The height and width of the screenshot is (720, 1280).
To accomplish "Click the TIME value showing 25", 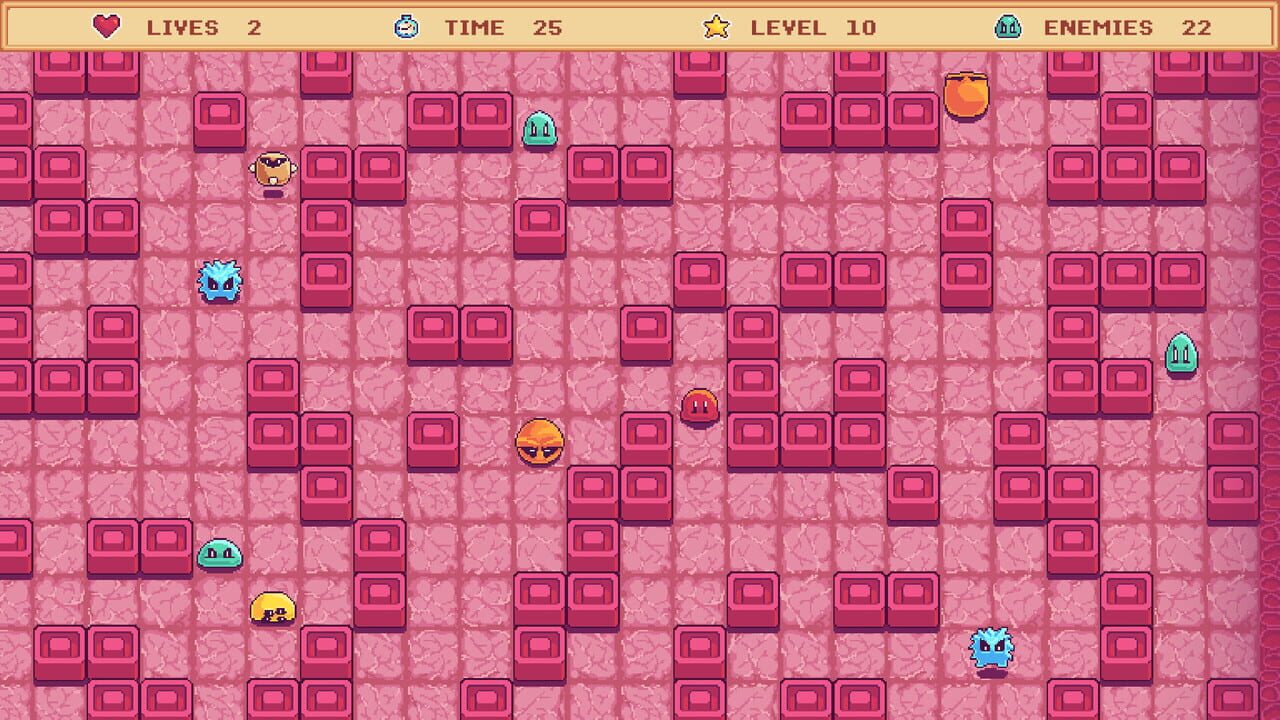I will click(549, 28).
